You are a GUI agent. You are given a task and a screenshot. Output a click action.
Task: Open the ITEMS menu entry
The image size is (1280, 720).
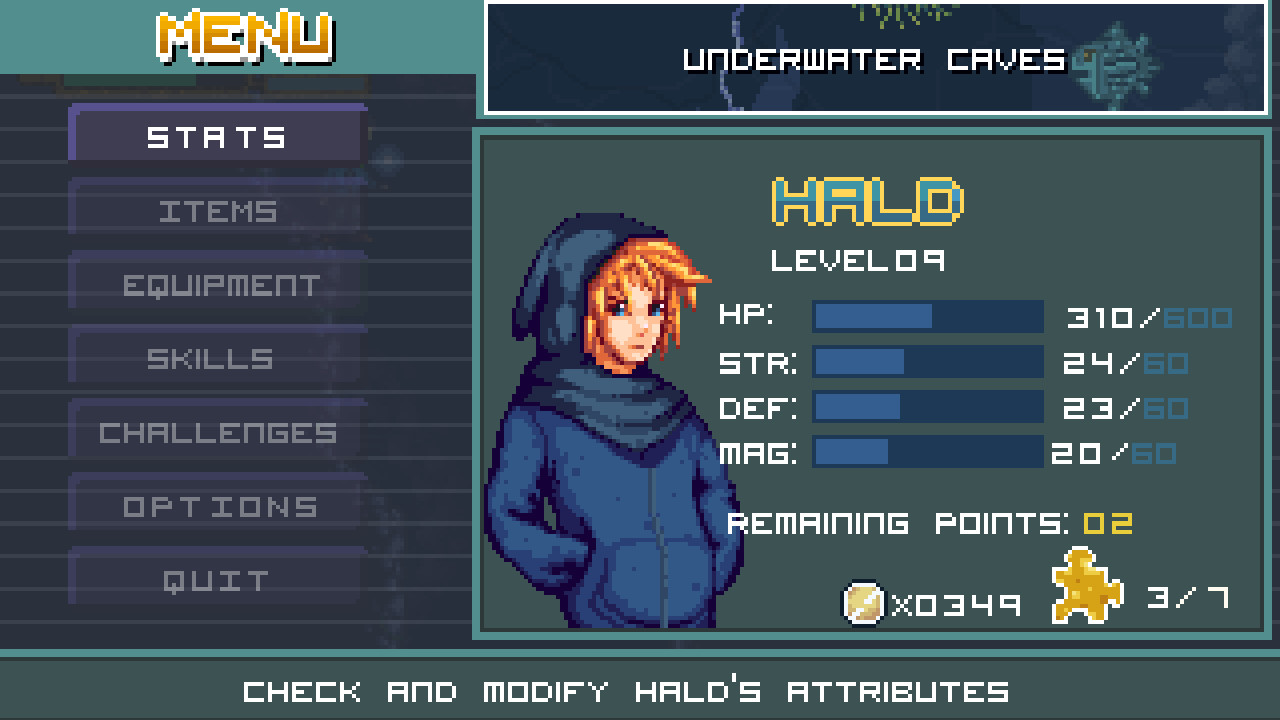point(215,210)
